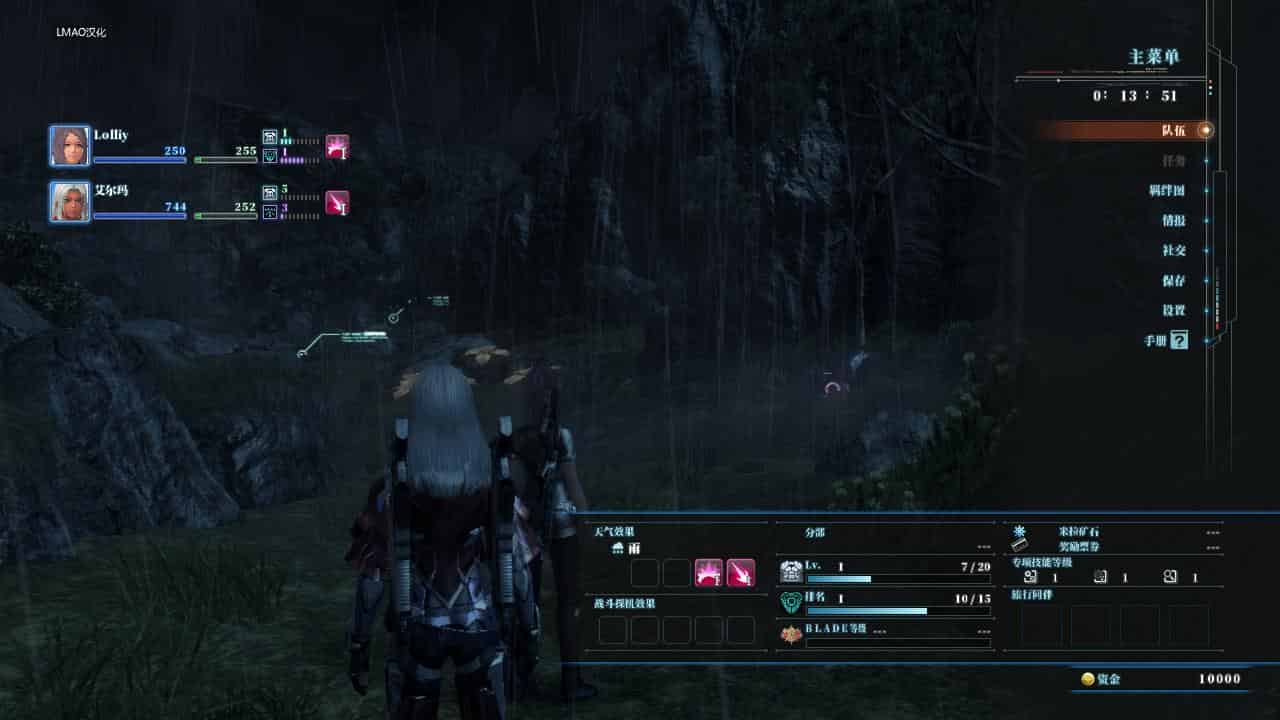This screenshot has height=720, width=1280.
Task: Click the BLADE等级 emblem icon
Action: pos(791,635)
